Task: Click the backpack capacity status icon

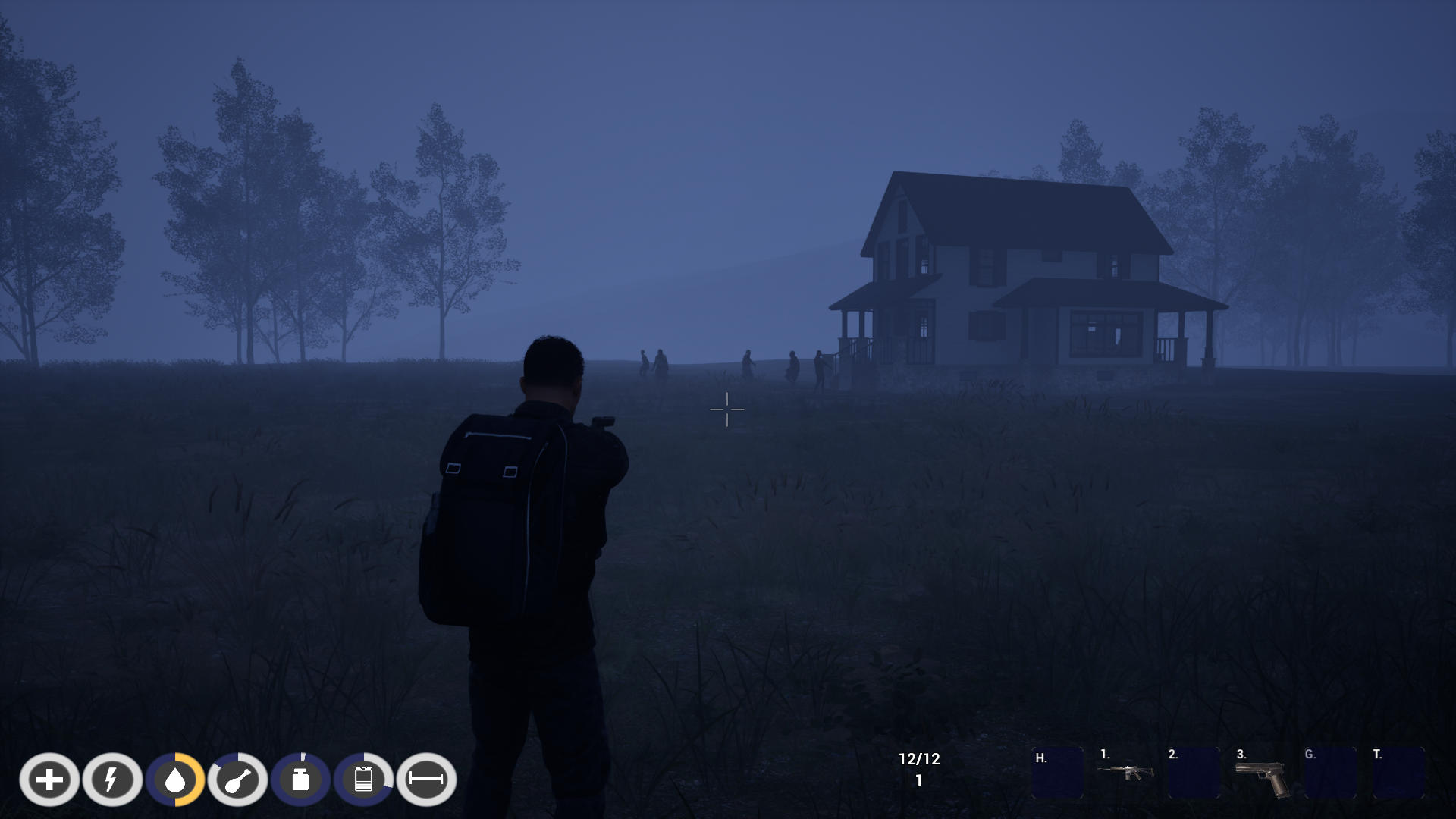Action: 364,780
